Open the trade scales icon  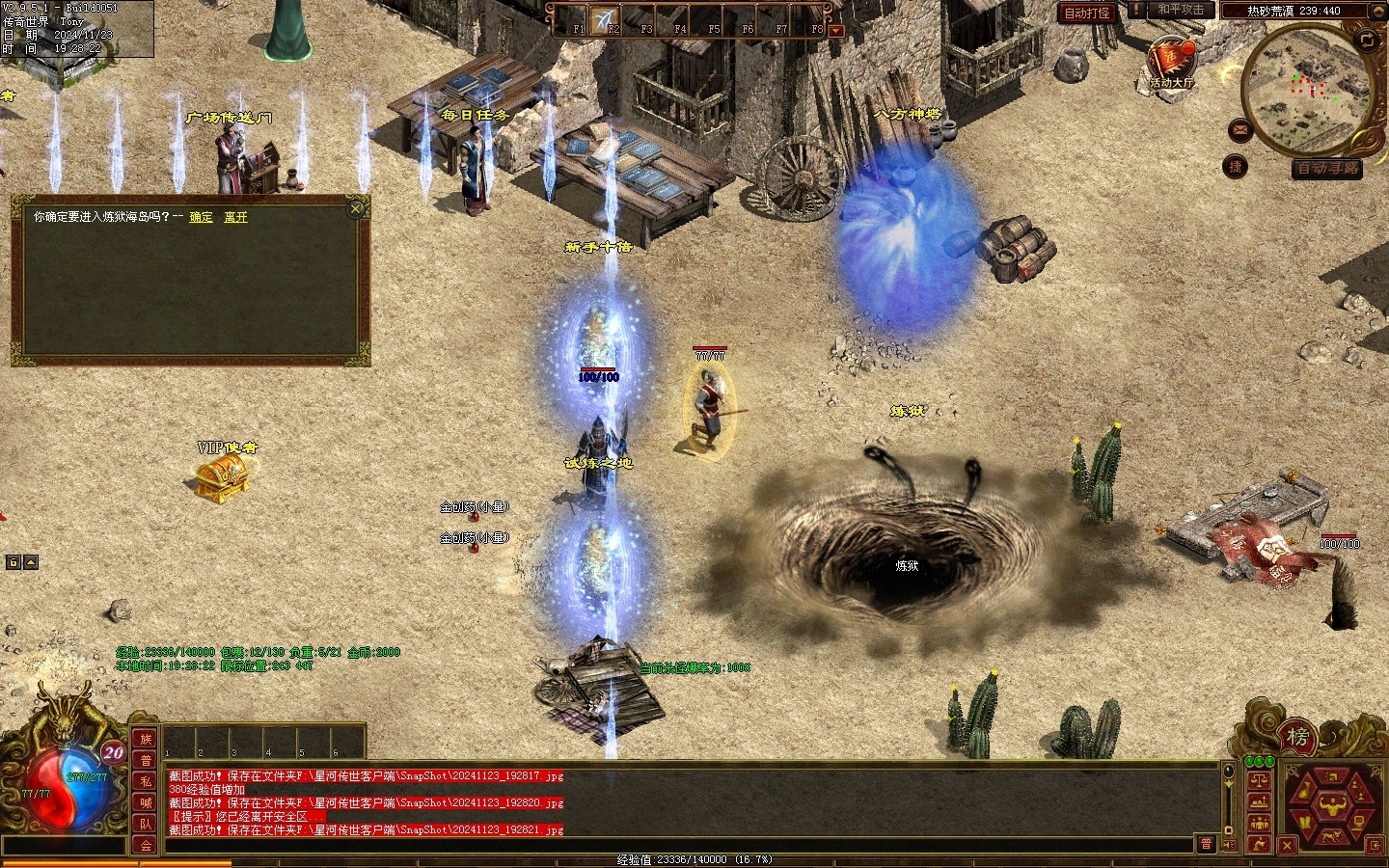coord(1258,779)
